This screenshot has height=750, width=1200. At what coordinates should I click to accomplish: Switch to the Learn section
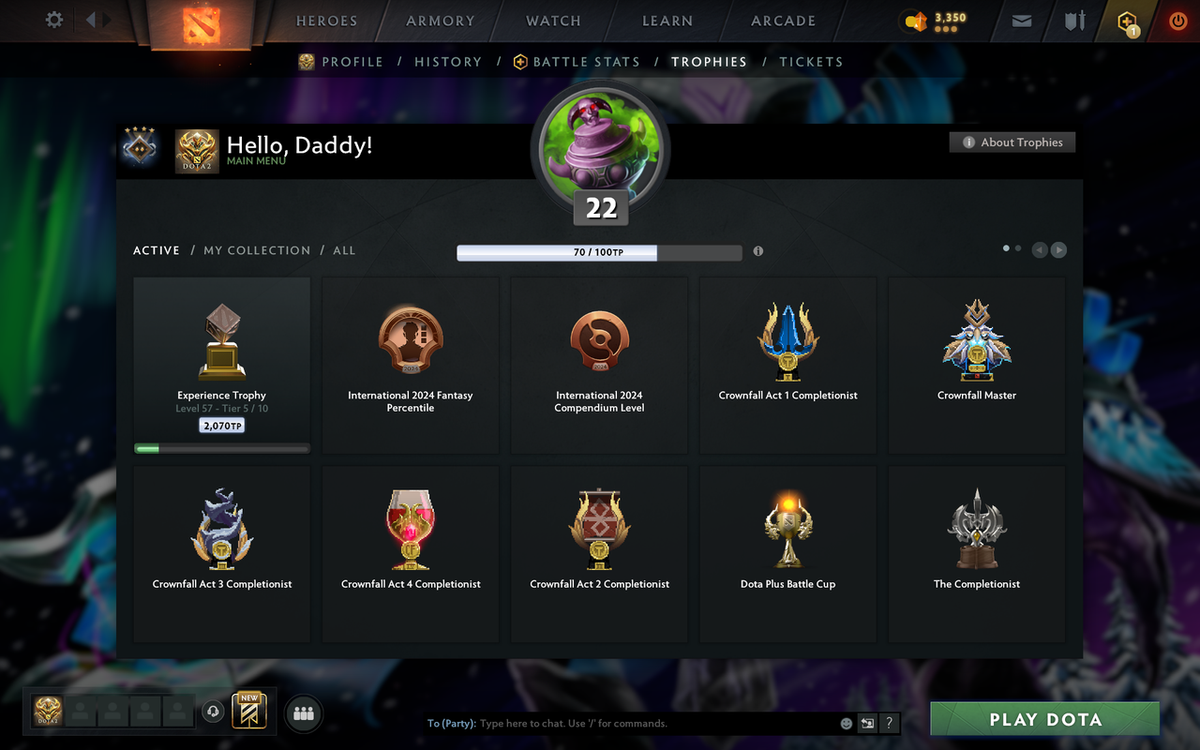click(667, 21)
